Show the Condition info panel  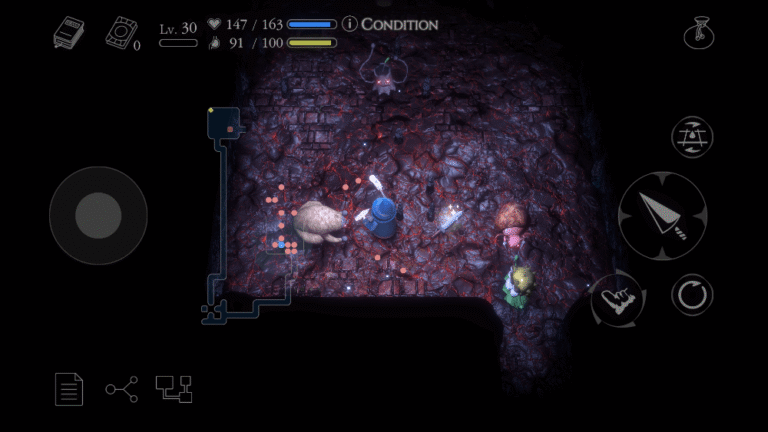tap(391, 23)
